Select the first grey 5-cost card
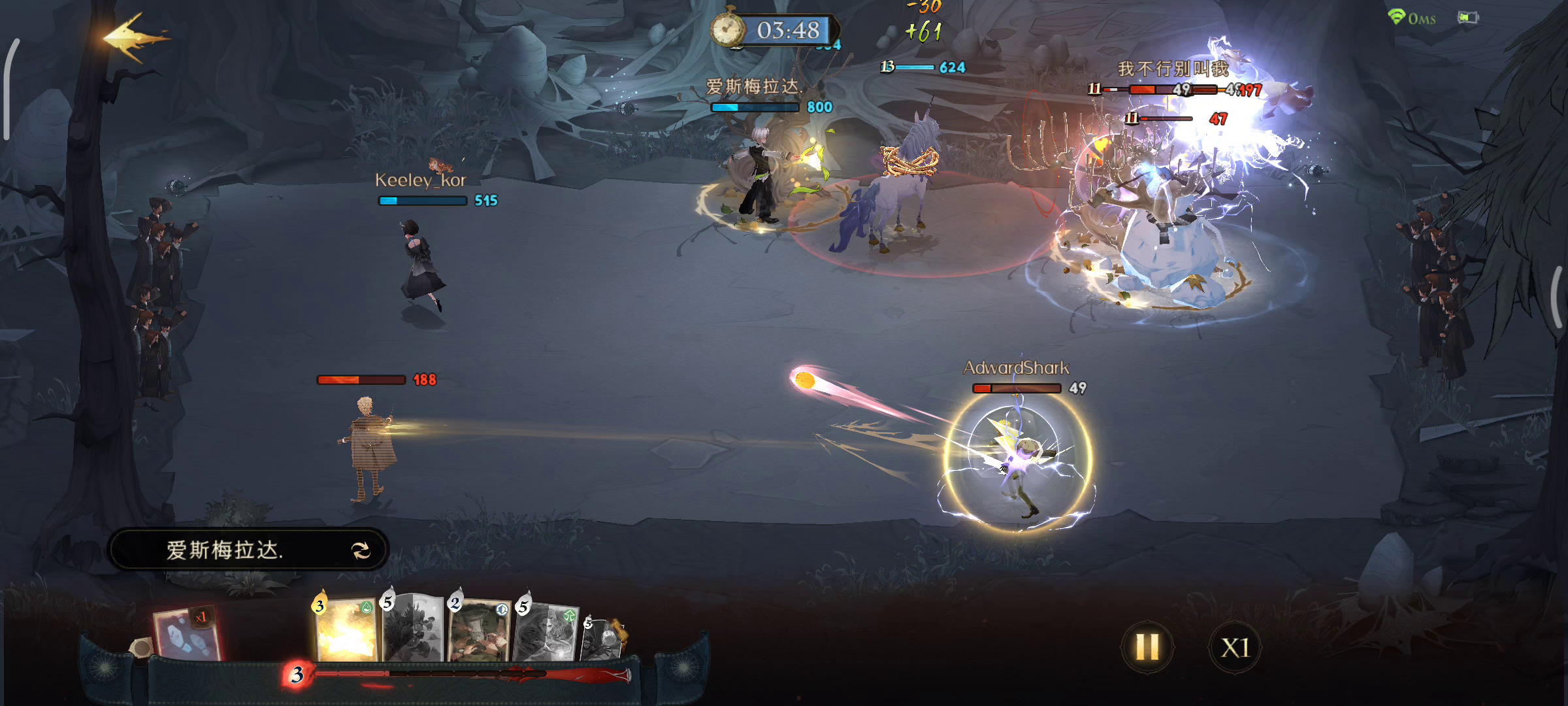This screenshot has height=706, width=1568. (413, 629)
